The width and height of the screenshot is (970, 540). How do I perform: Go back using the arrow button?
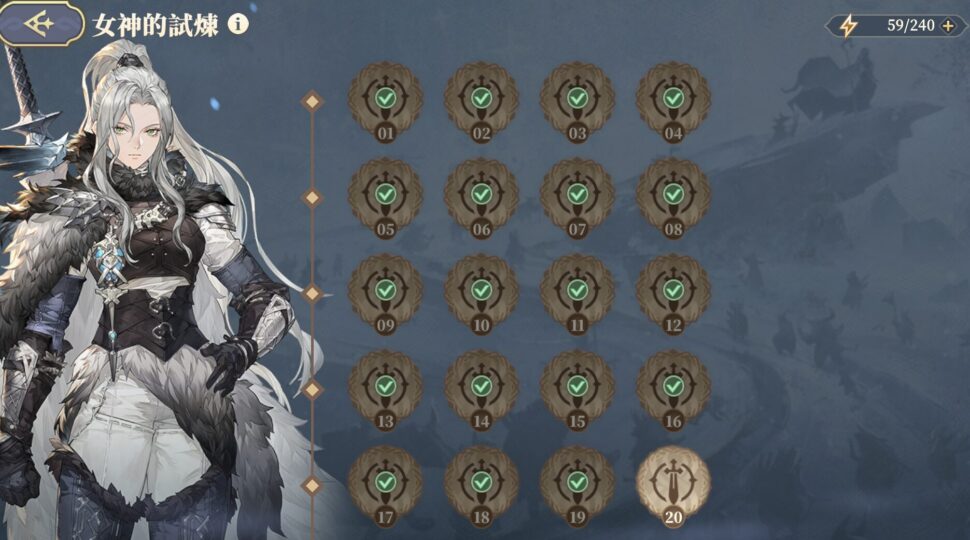click(x=40, y=24)
